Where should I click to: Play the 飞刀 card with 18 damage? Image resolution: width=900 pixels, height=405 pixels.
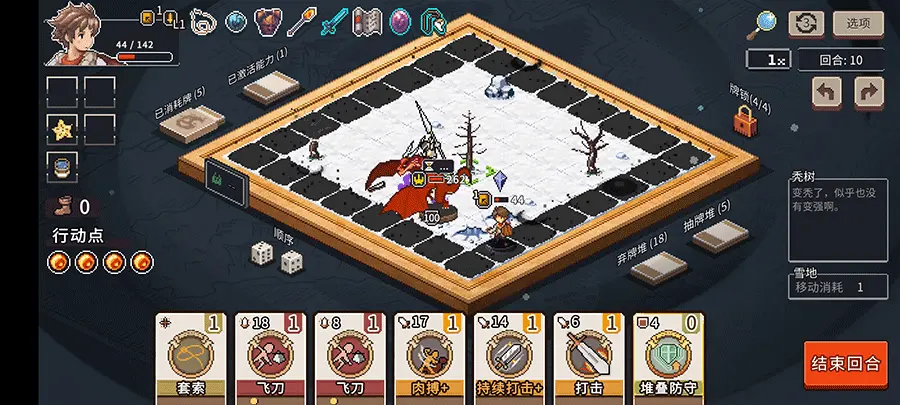[269, 357]
